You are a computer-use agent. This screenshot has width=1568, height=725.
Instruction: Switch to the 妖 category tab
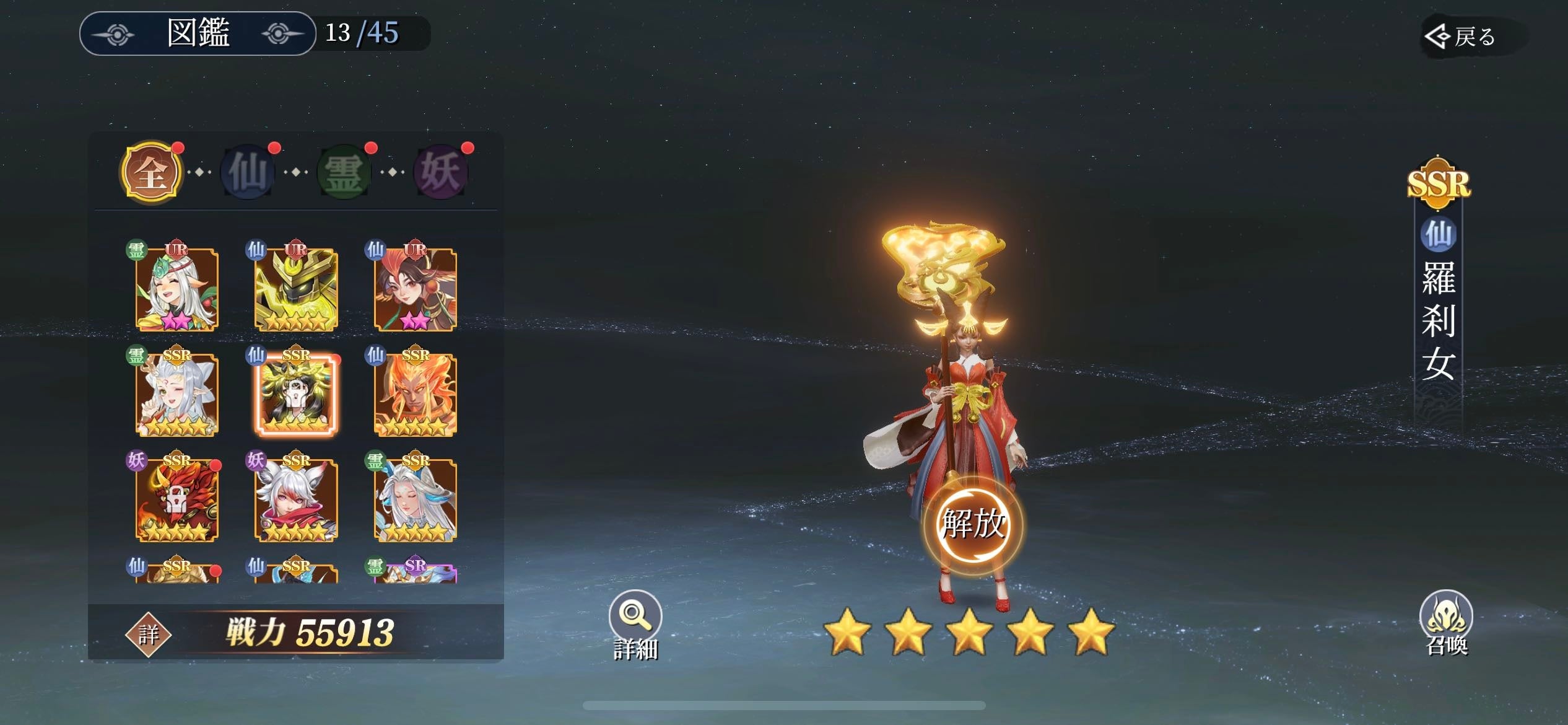441,172
